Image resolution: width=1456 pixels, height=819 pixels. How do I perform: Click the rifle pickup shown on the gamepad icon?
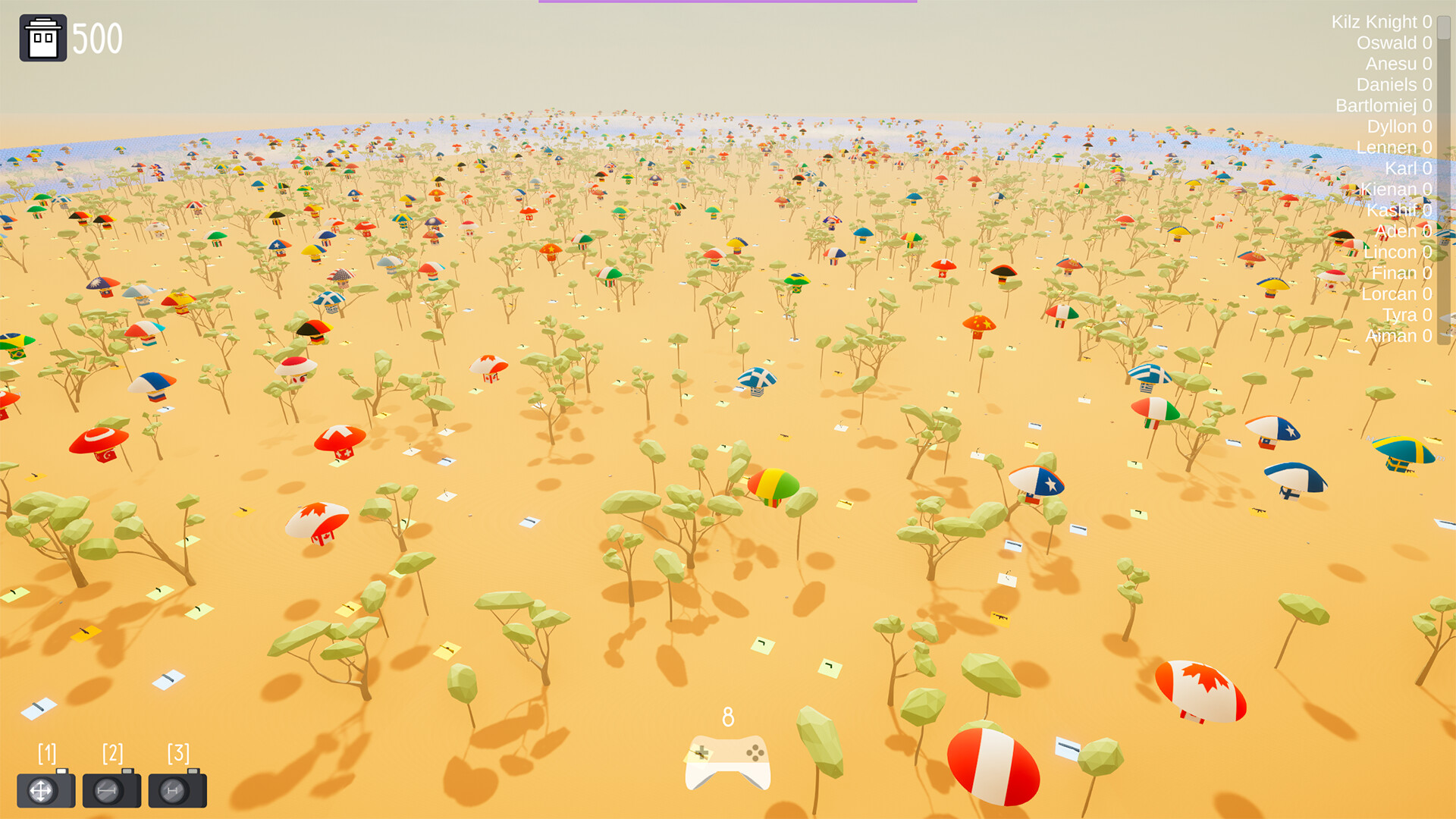[x=705, y=756]
